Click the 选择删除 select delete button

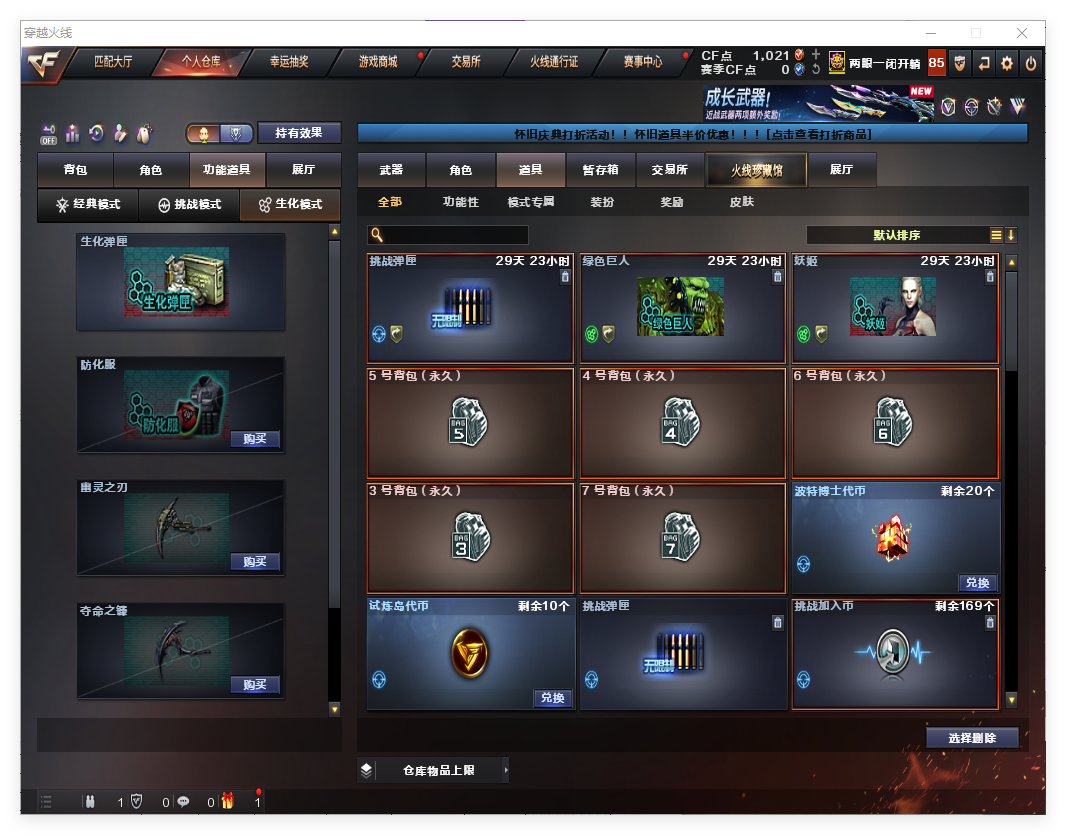[x=971, y=738]
